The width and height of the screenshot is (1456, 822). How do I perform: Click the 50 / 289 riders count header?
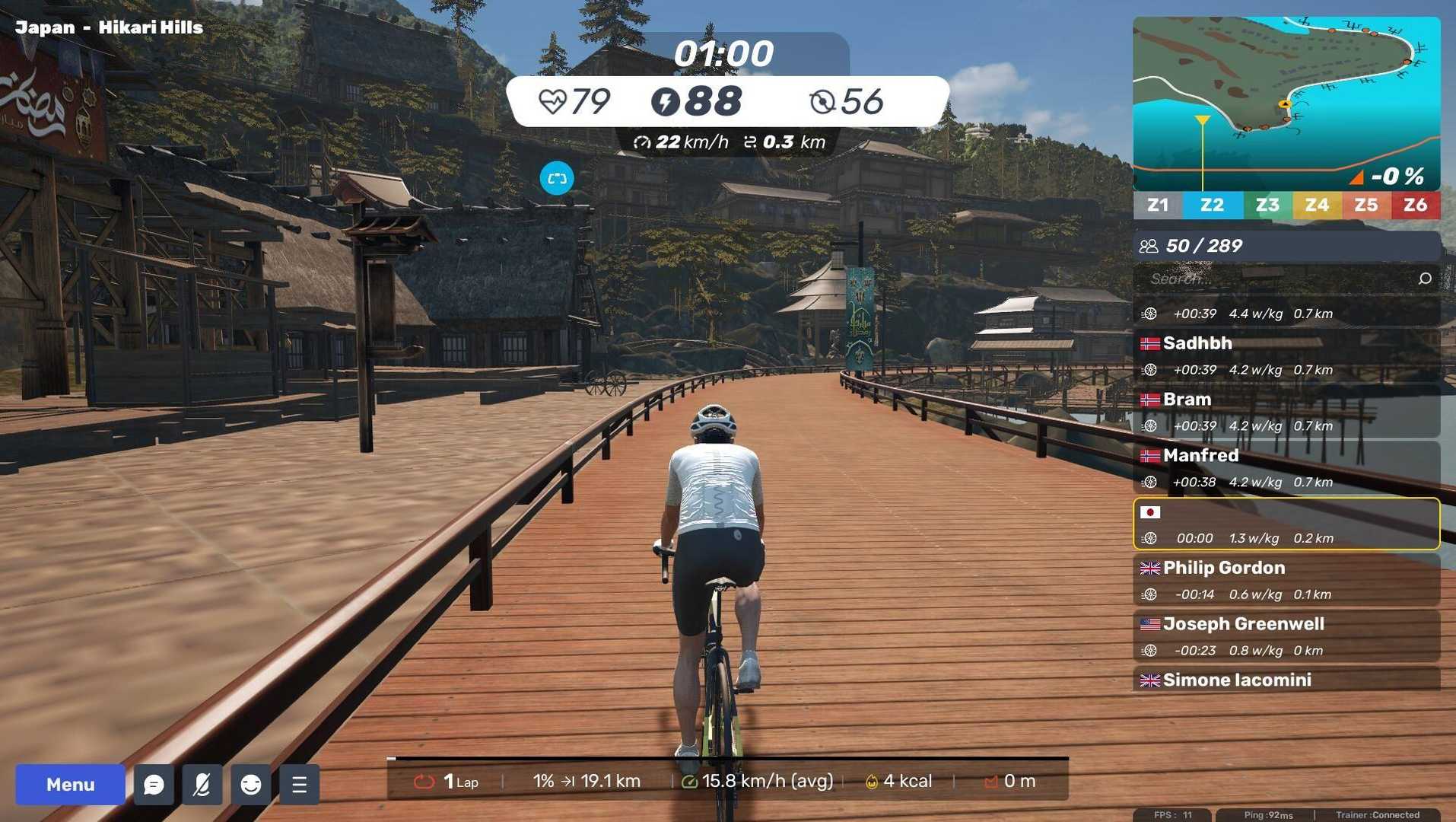coord(1286,246)
